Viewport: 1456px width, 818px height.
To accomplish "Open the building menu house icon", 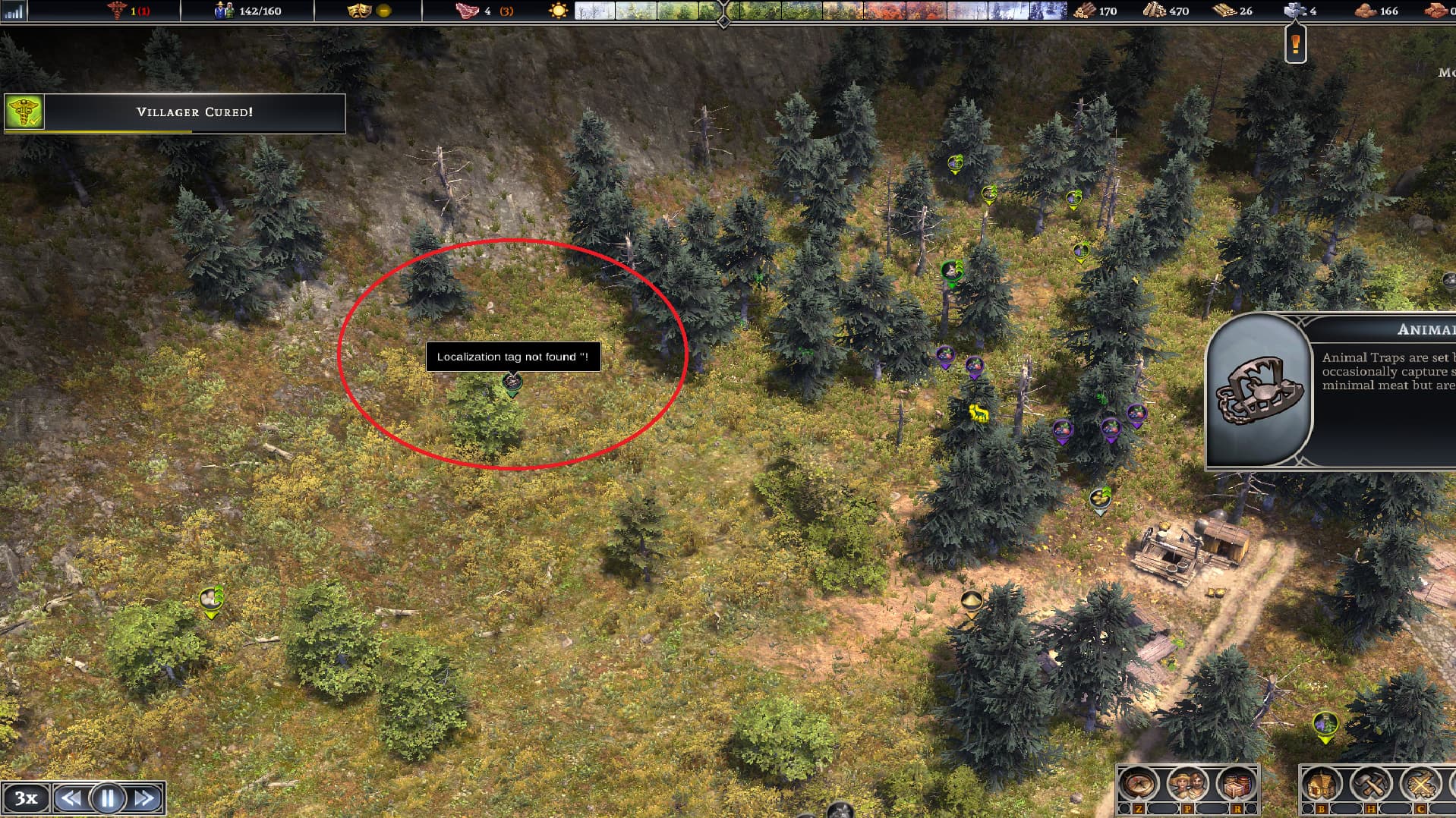I will pos(1322,784).
